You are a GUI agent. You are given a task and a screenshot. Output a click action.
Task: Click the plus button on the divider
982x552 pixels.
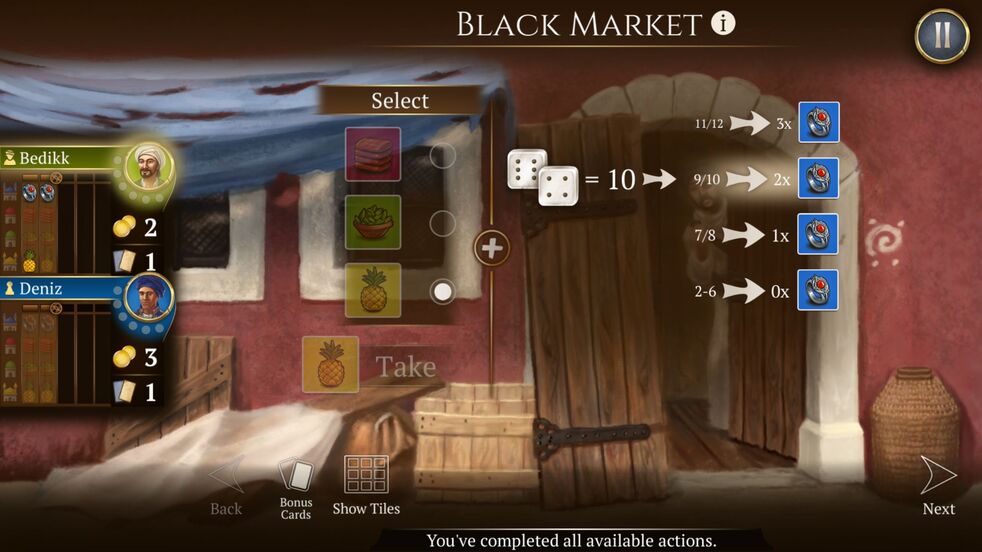pos(491,247)
